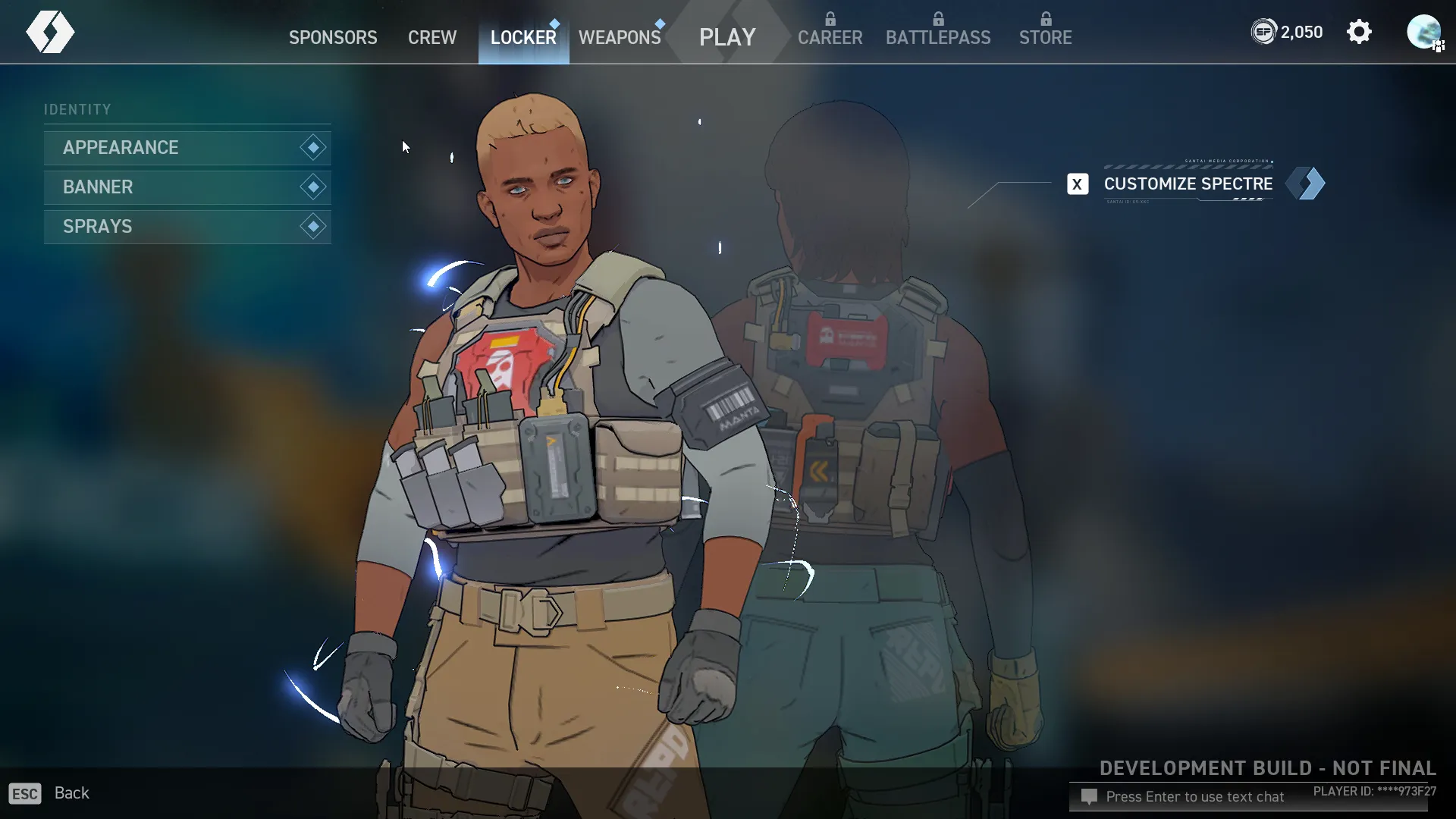Click the game logo in the corner

pos(50,32)
